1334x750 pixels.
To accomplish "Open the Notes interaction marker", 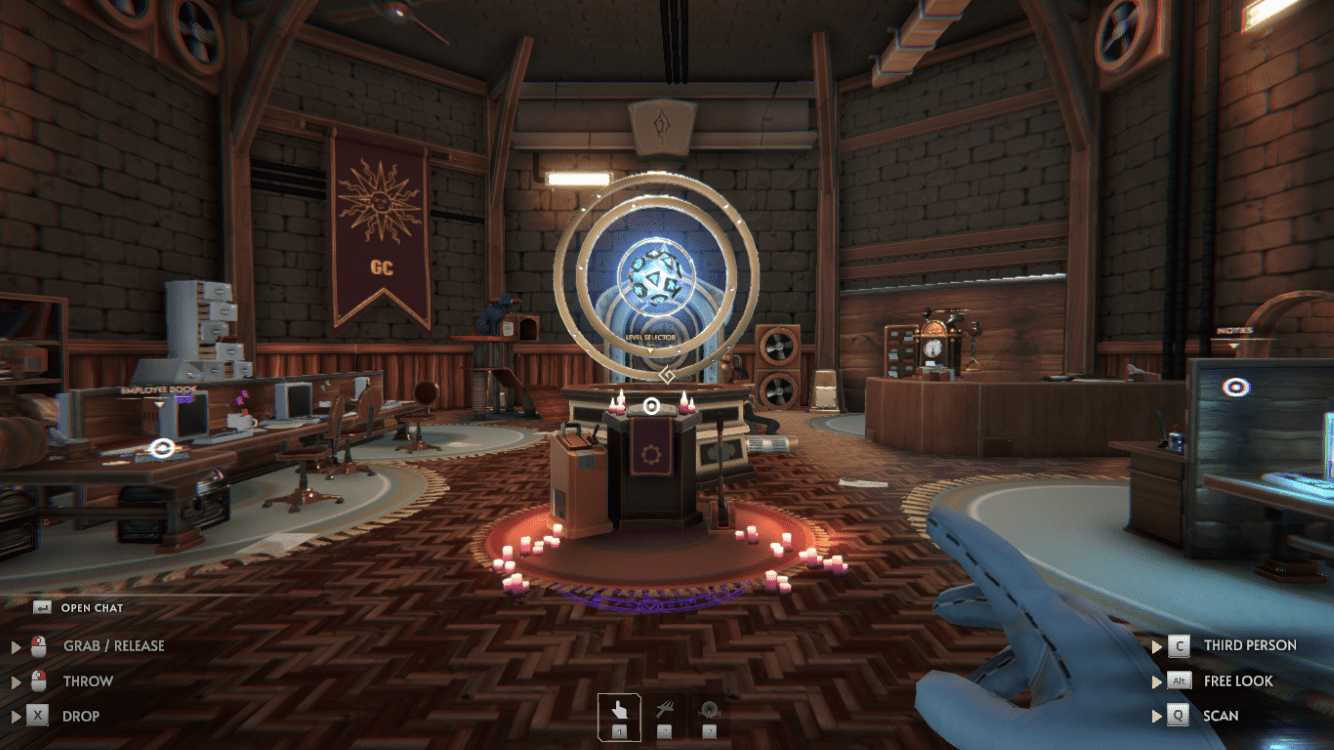I will [1236, 387].
